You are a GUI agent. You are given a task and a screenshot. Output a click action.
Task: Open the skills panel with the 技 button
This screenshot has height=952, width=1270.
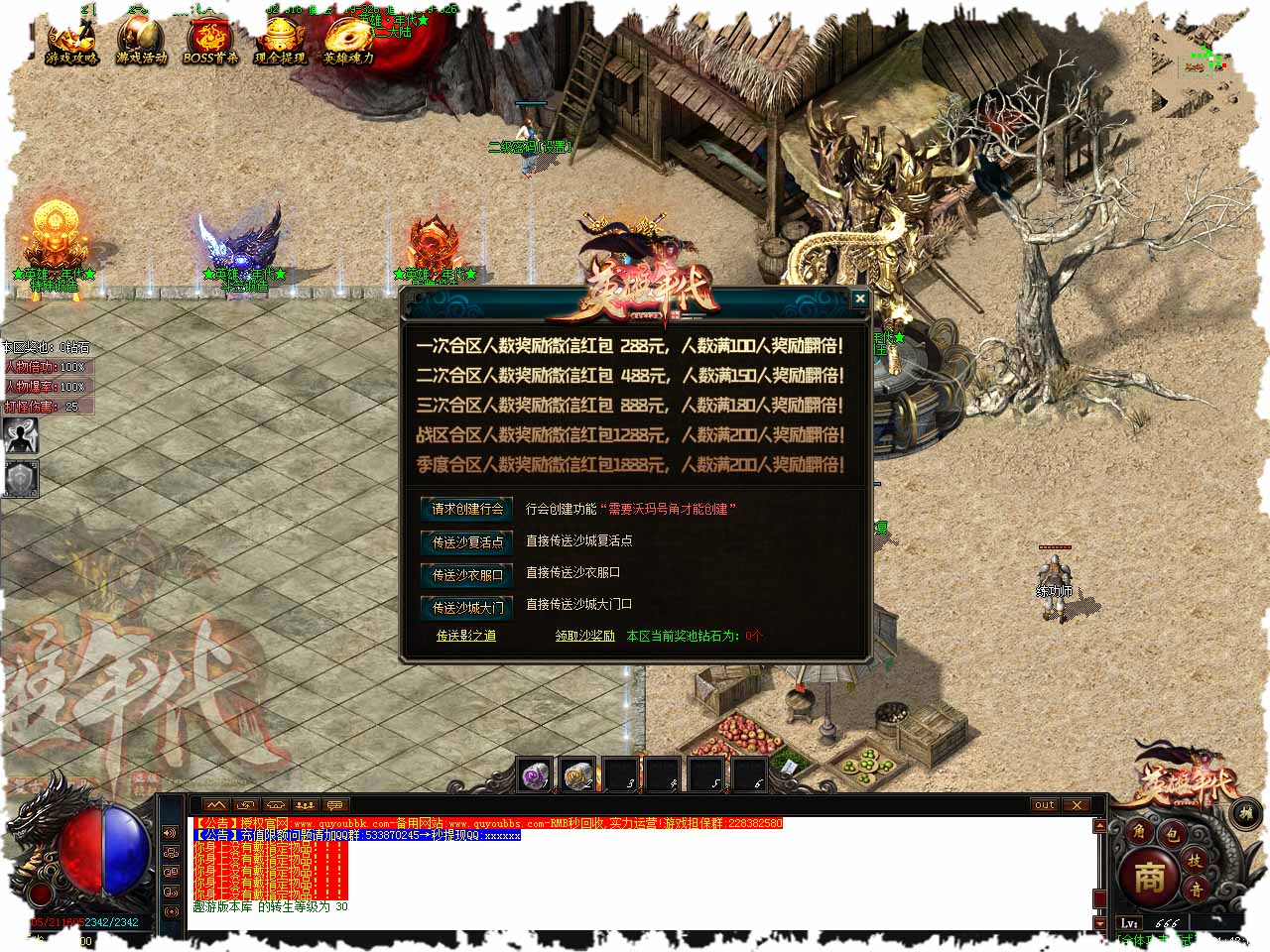click(x=1196, y=861)
